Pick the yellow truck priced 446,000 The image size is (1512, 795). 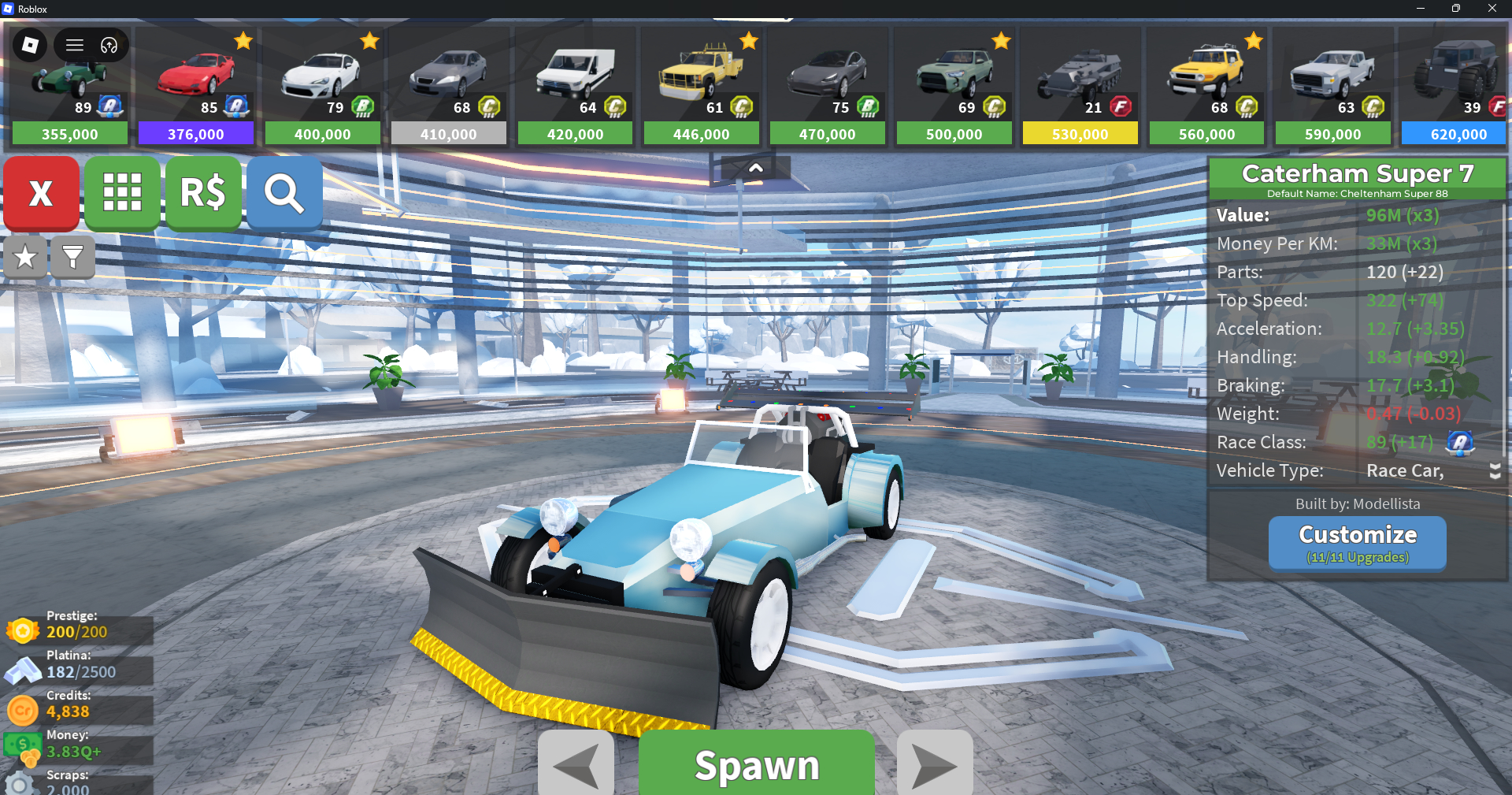(701, 85)
